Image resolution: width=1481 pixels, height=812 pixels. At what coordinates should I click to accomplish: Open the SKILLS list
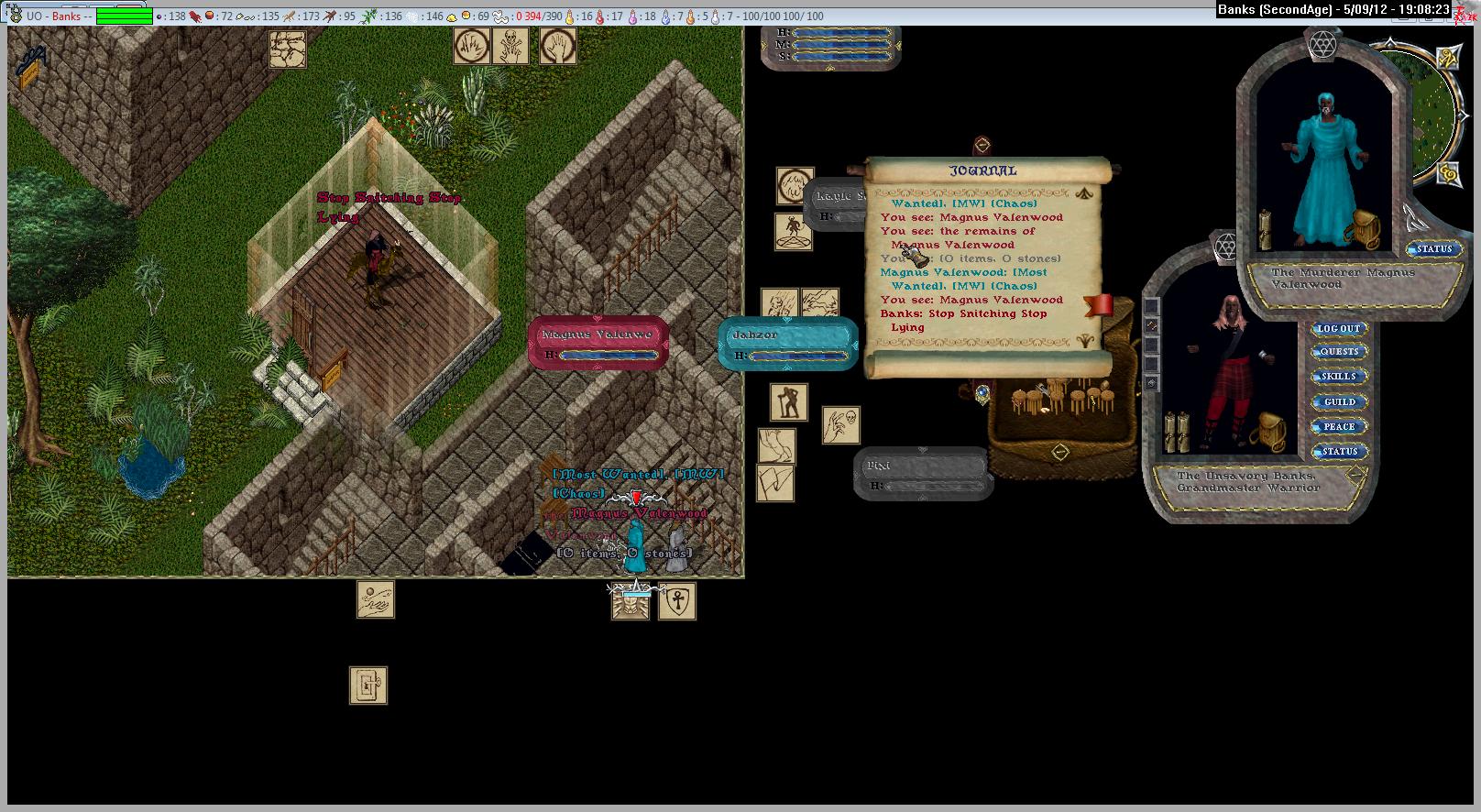[x=1339, y=377]
